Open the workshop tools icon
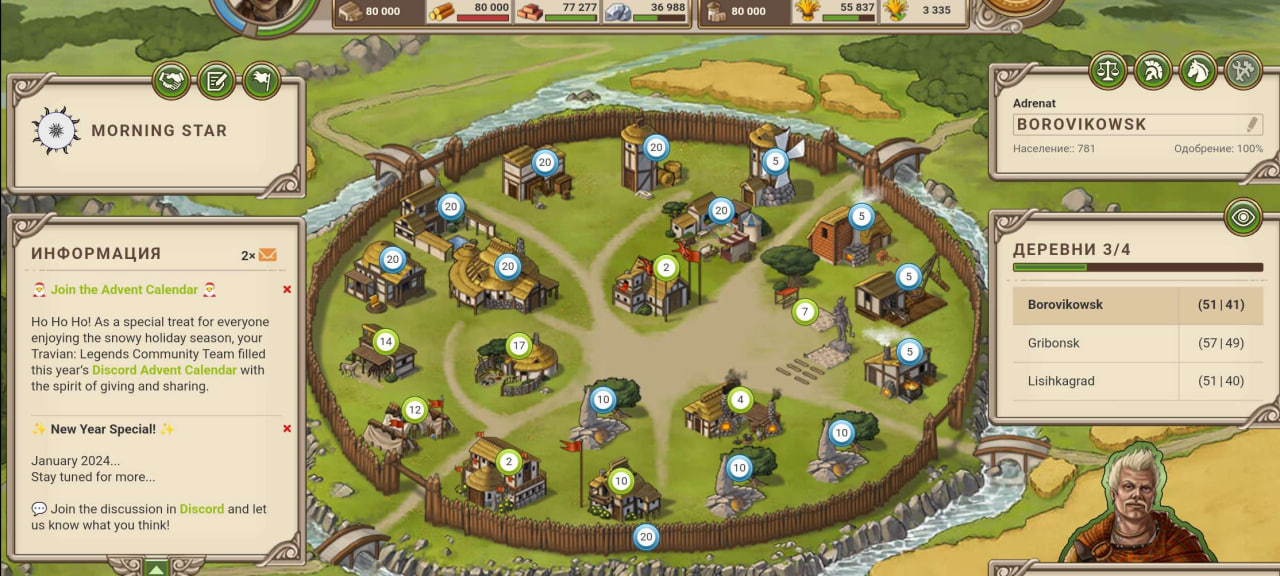The image size is (1280, 576). (1243, 71)
